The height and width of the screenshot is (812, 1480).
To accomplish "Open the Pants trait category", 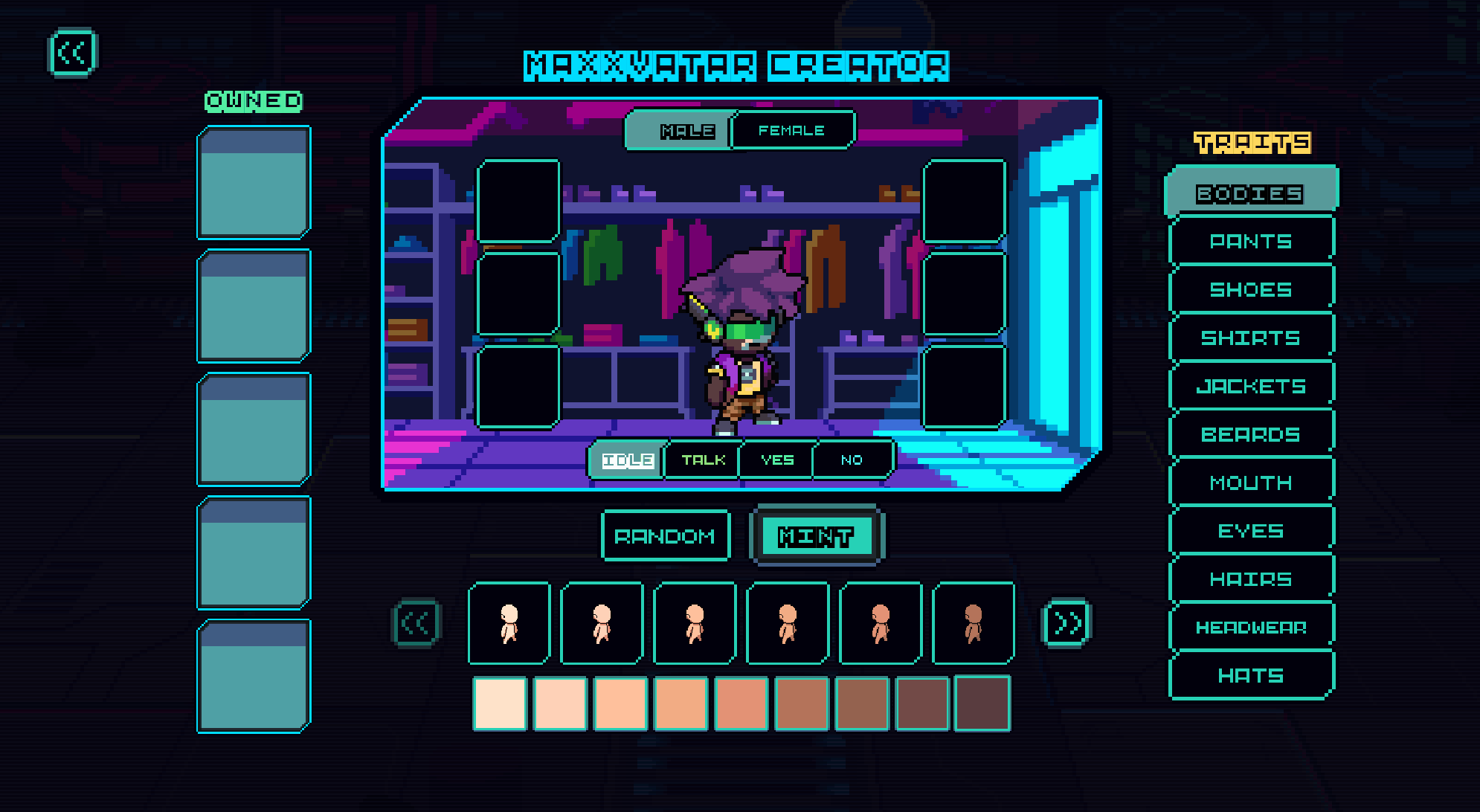I will 1250,241.
